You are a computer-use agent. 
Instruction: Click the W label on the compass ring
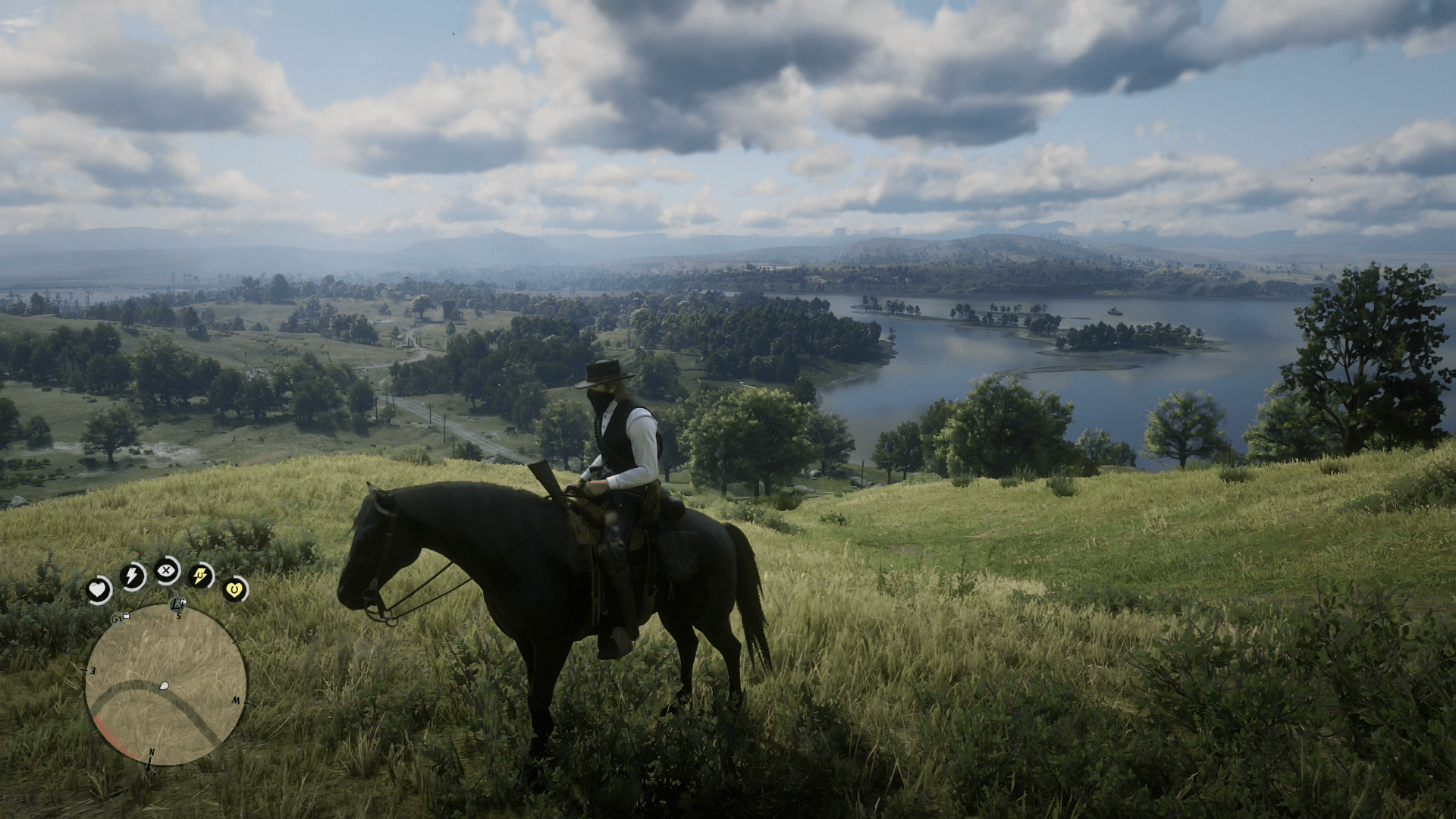click(237, 701)
